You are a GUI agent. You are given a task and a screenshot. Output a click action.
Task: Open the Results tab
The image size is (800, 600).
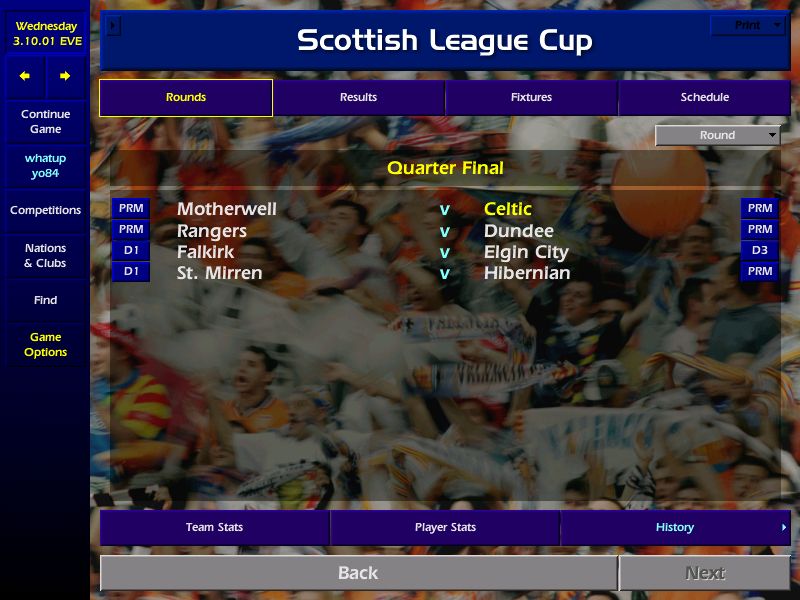point(358,98)
